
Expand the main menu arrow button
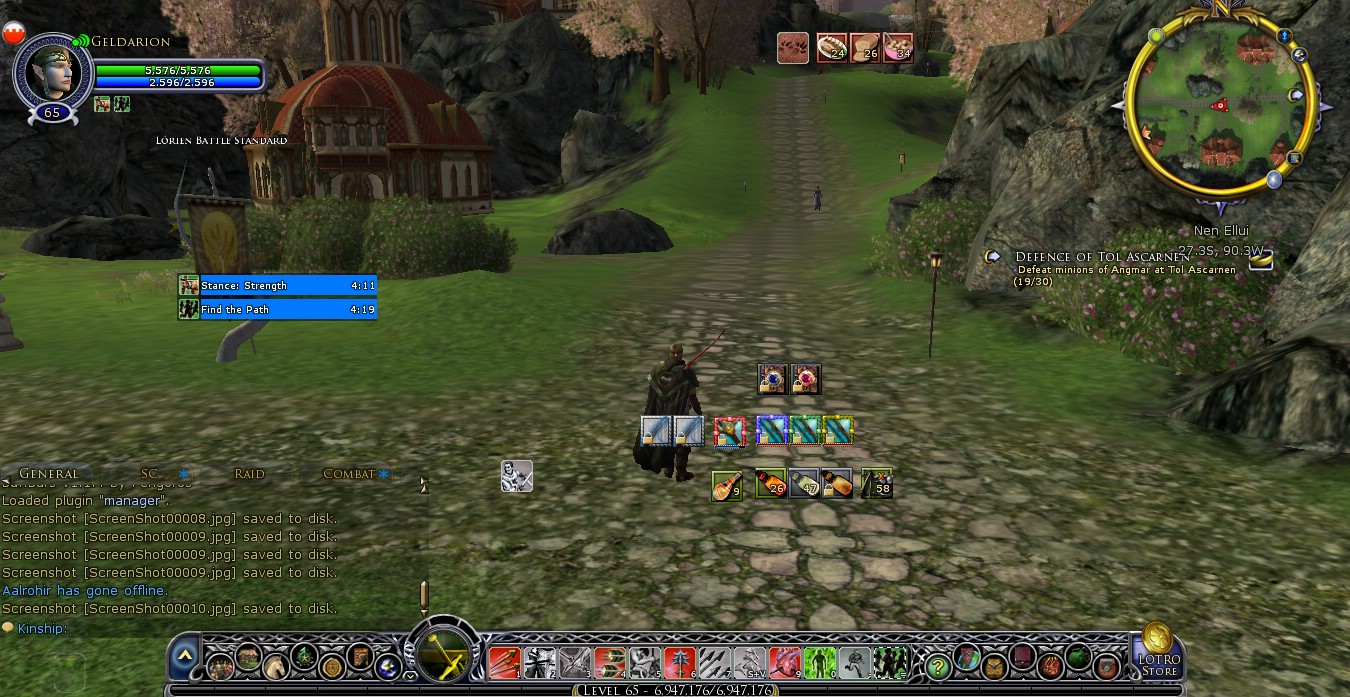tap(184, 657)
